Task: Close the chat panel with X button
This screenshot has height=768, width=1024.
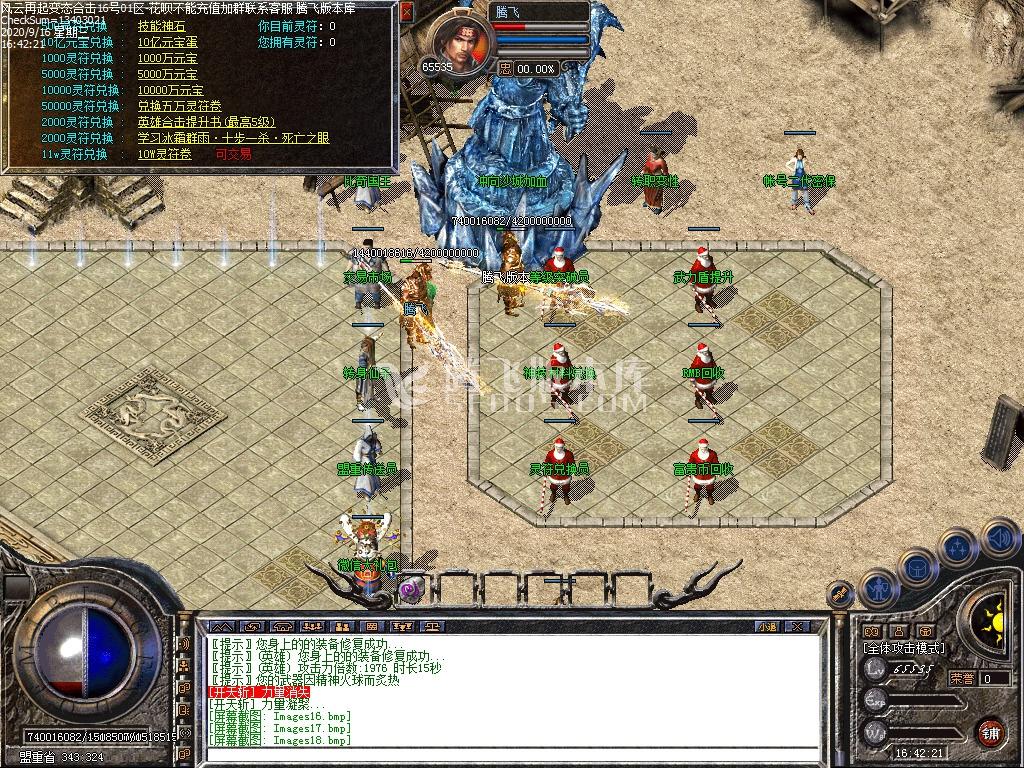Action: click(x=796, y=626)
